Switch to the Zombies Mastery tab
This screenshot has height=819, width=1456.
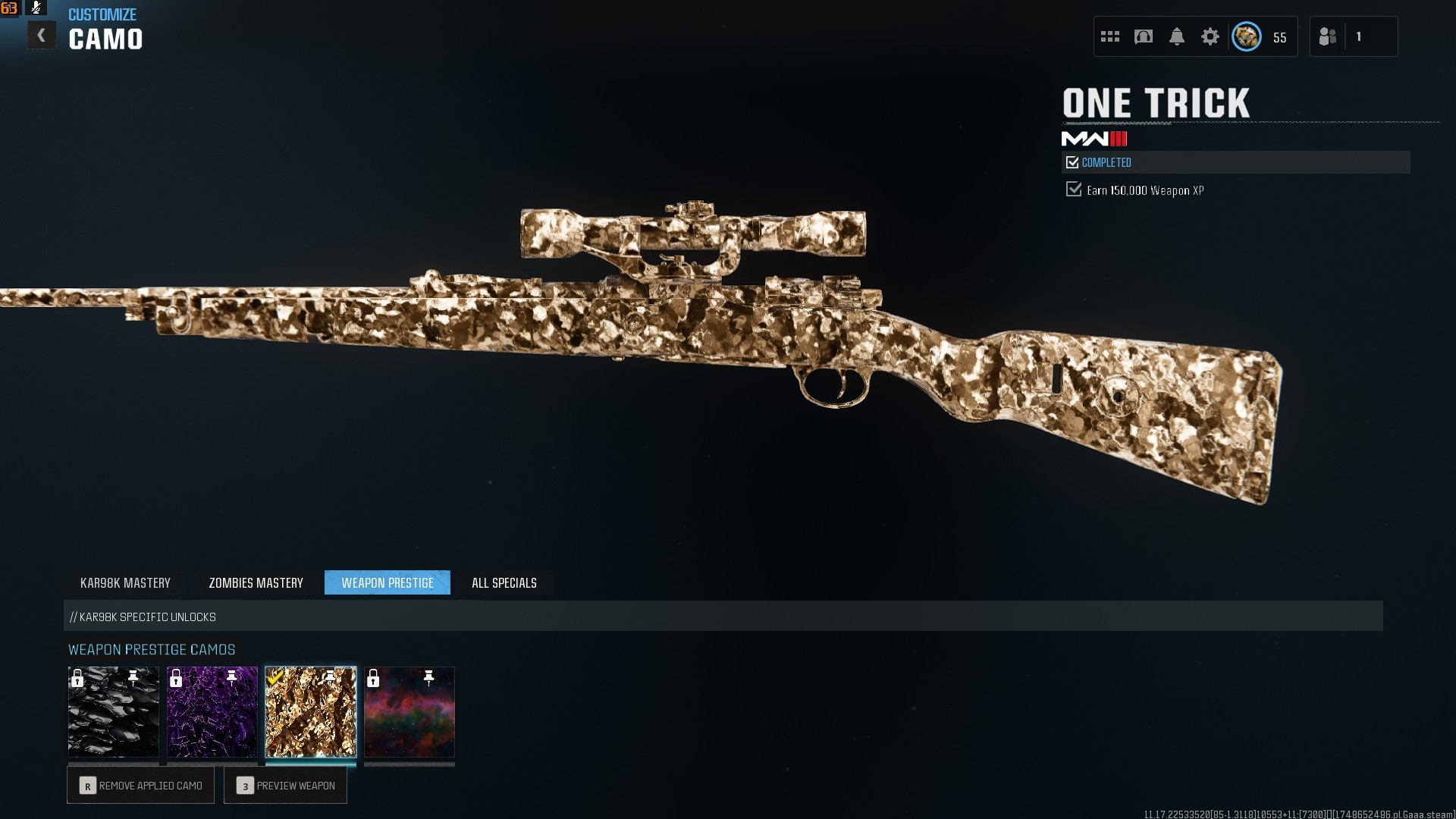256,583
